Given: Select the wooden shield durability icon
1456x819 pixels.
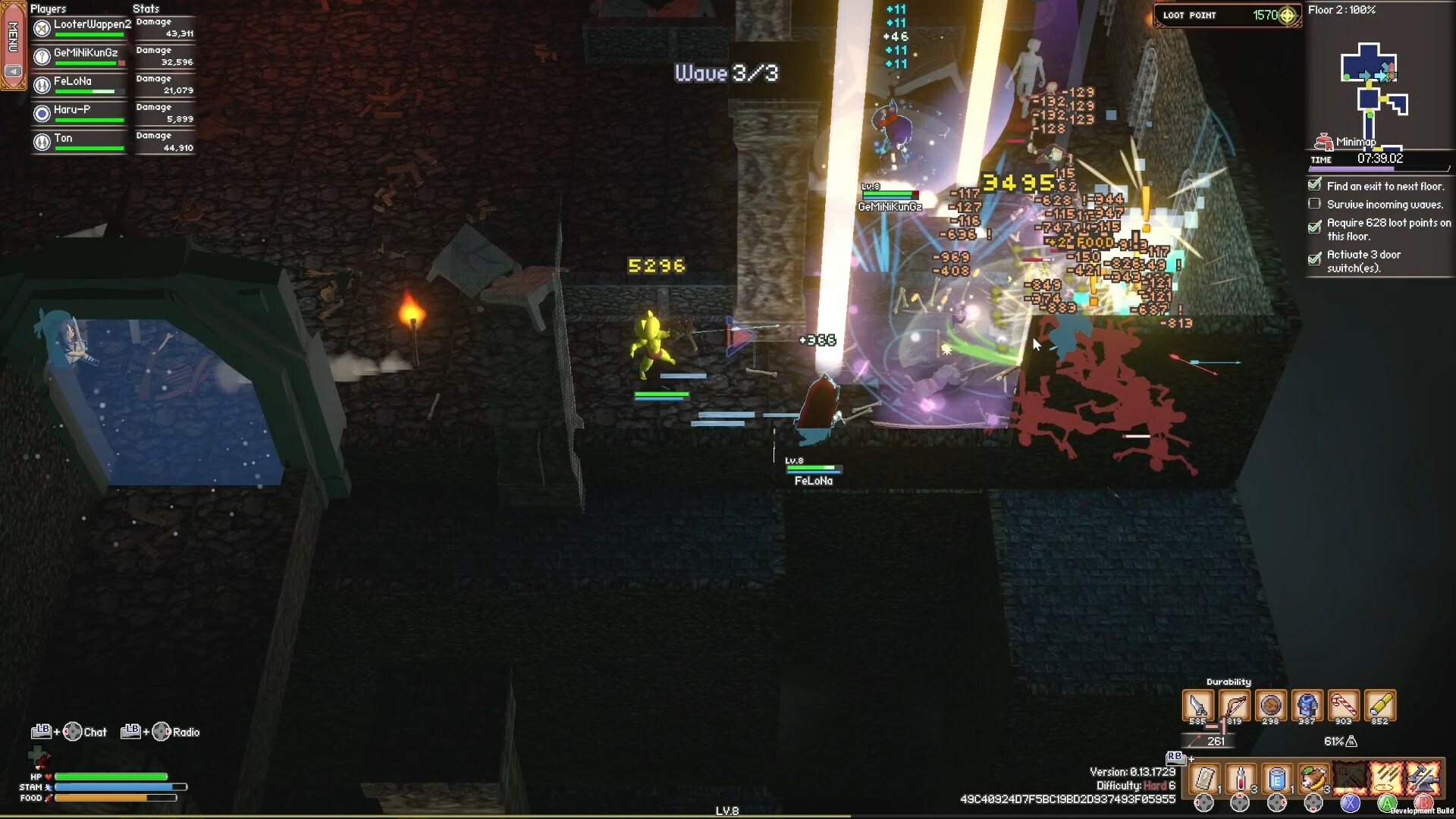Looking at the screenshot, I should click(x=1270, y=704).
